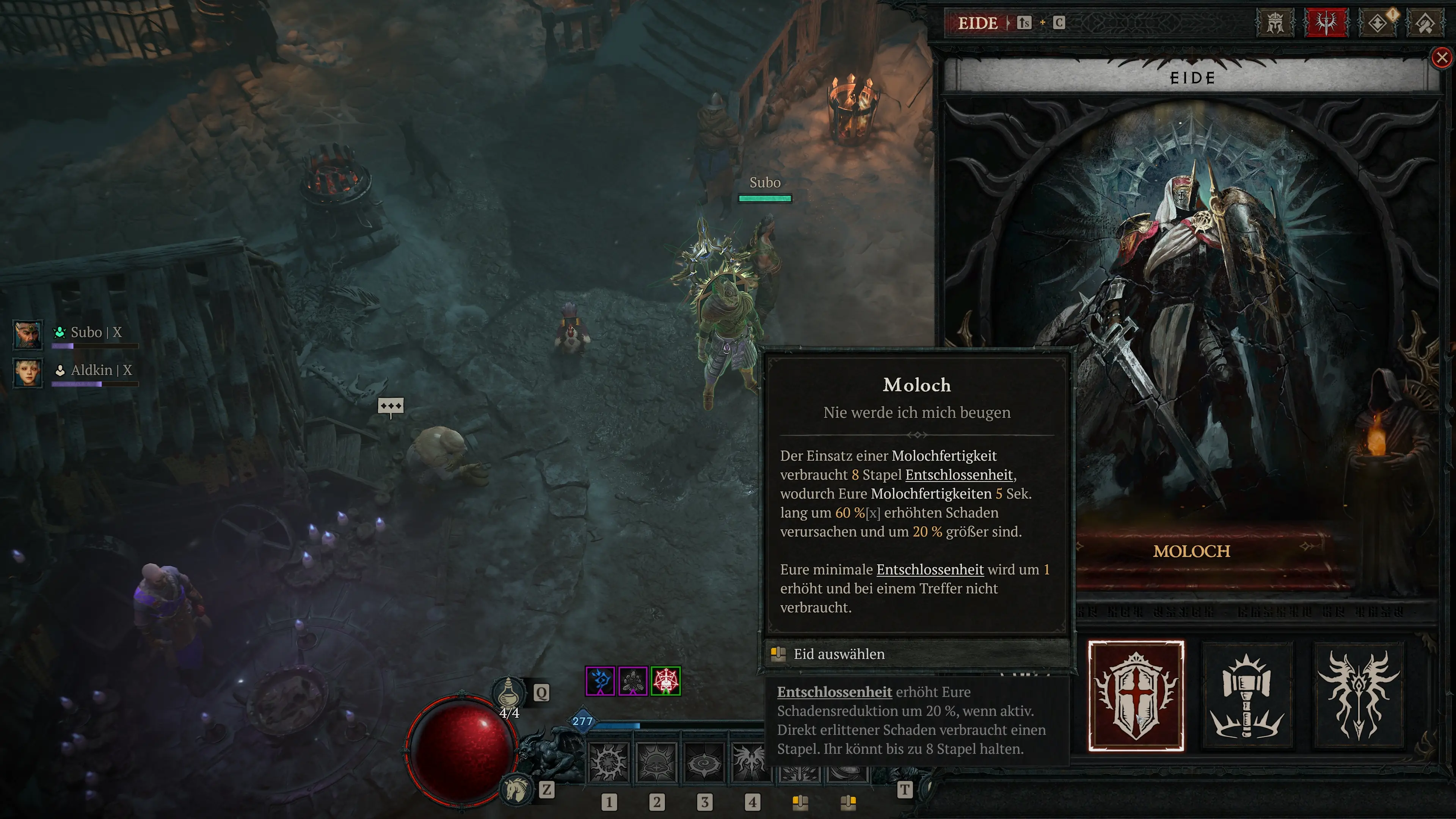
Task: Open the clasped hands tab
Action: click(1425, 23)
